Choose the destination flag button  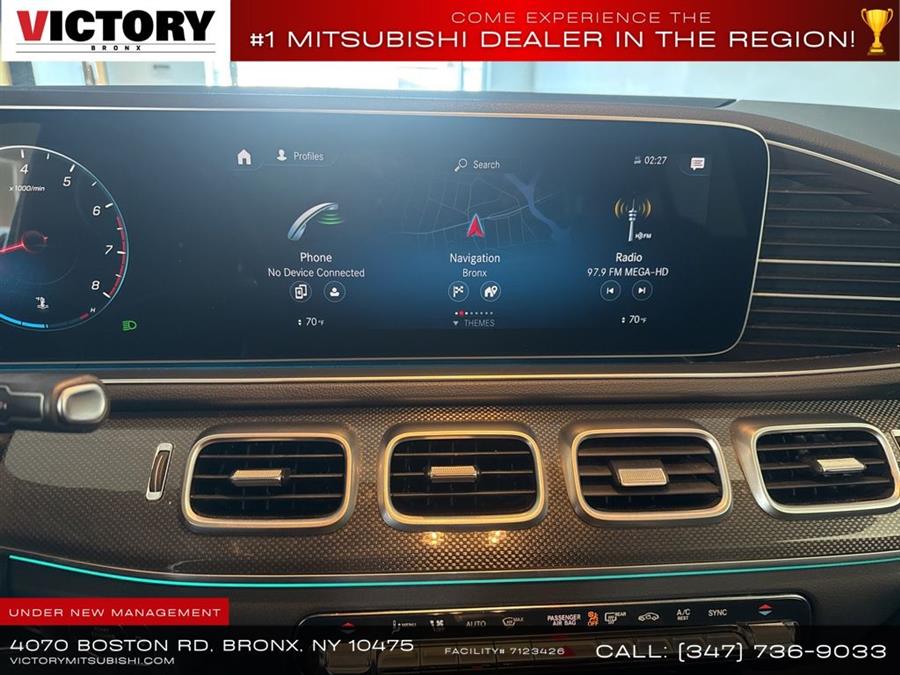(x=458, y=292)
